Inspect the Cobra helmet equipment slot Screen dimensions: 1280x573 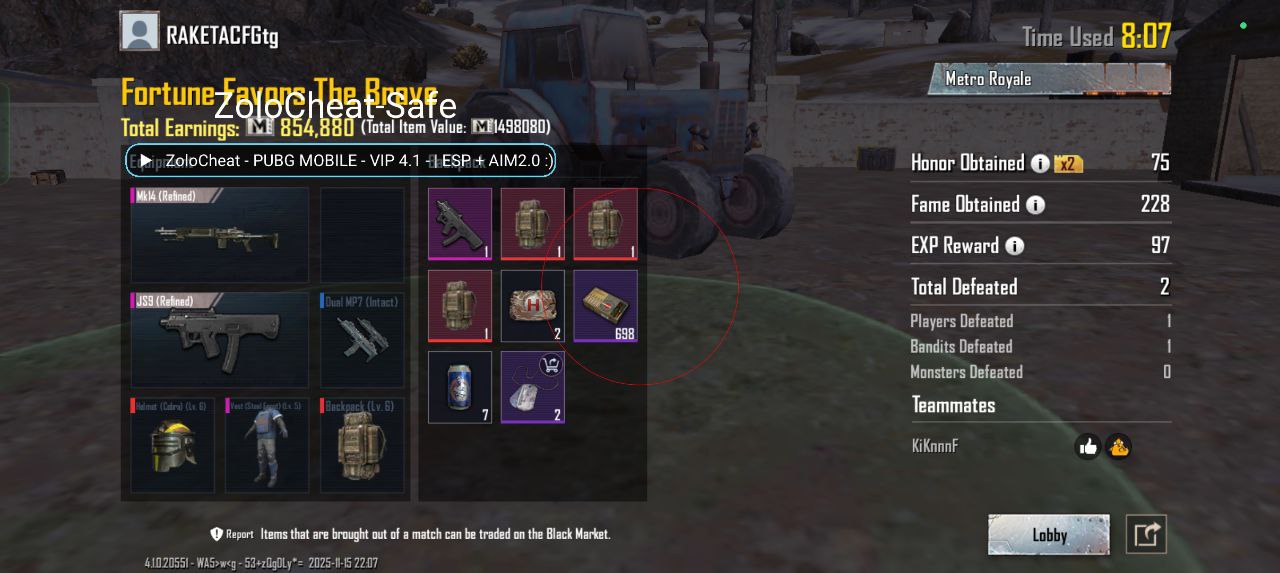tap(172, 445)
